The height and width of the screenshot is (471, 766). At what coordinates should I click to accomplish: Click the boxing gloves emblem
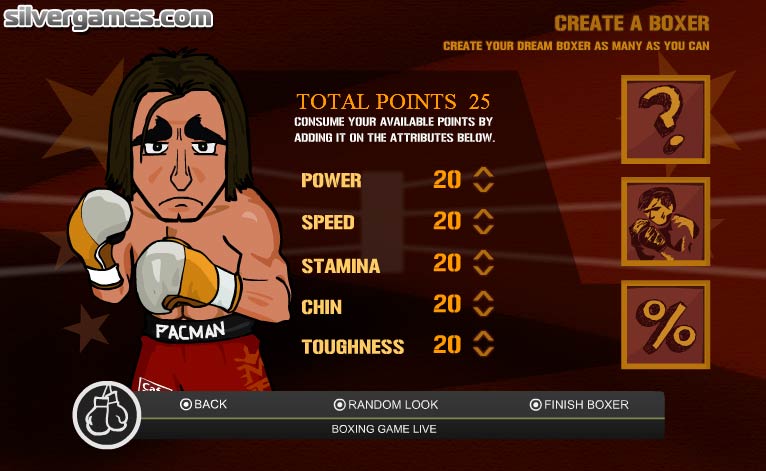[106, 414]
